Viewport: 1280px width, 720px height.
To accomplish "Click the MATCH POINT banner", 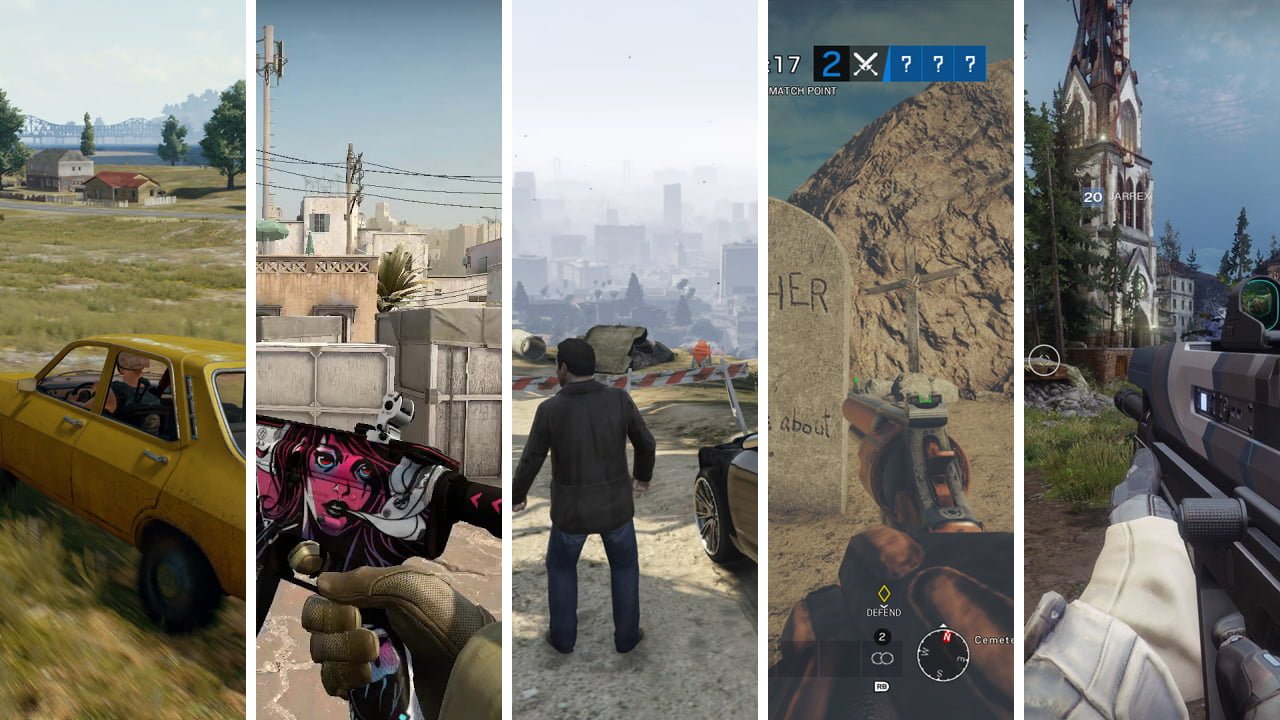I will [x=804, y=89].
